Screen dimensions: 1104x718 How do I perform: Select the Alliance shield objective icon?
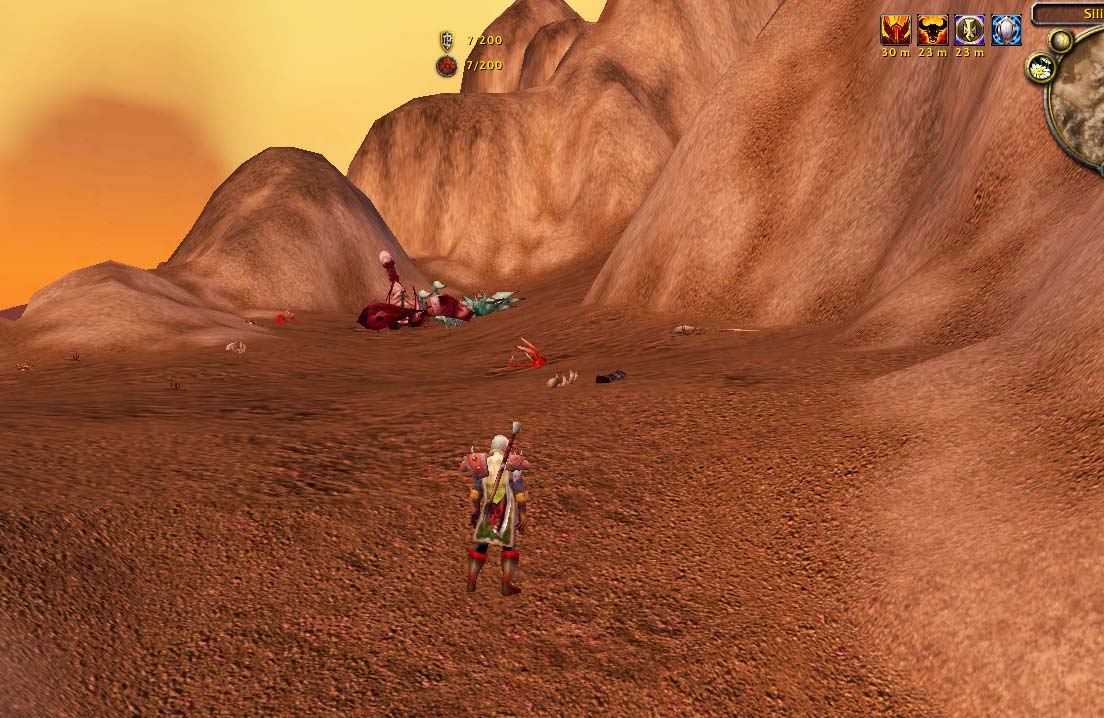446,40
